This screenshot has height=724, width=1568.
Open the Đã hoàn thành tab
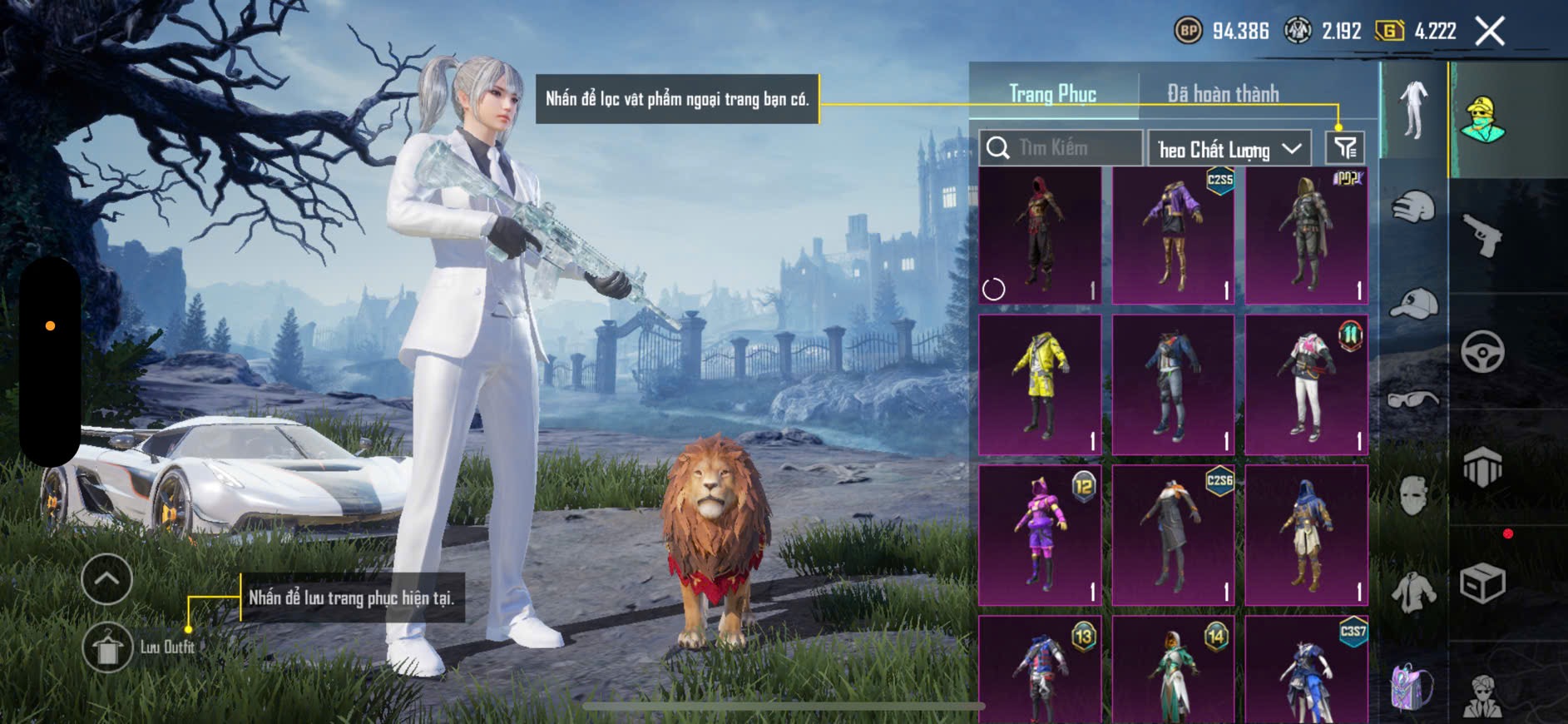click(x=1223, y=94)
